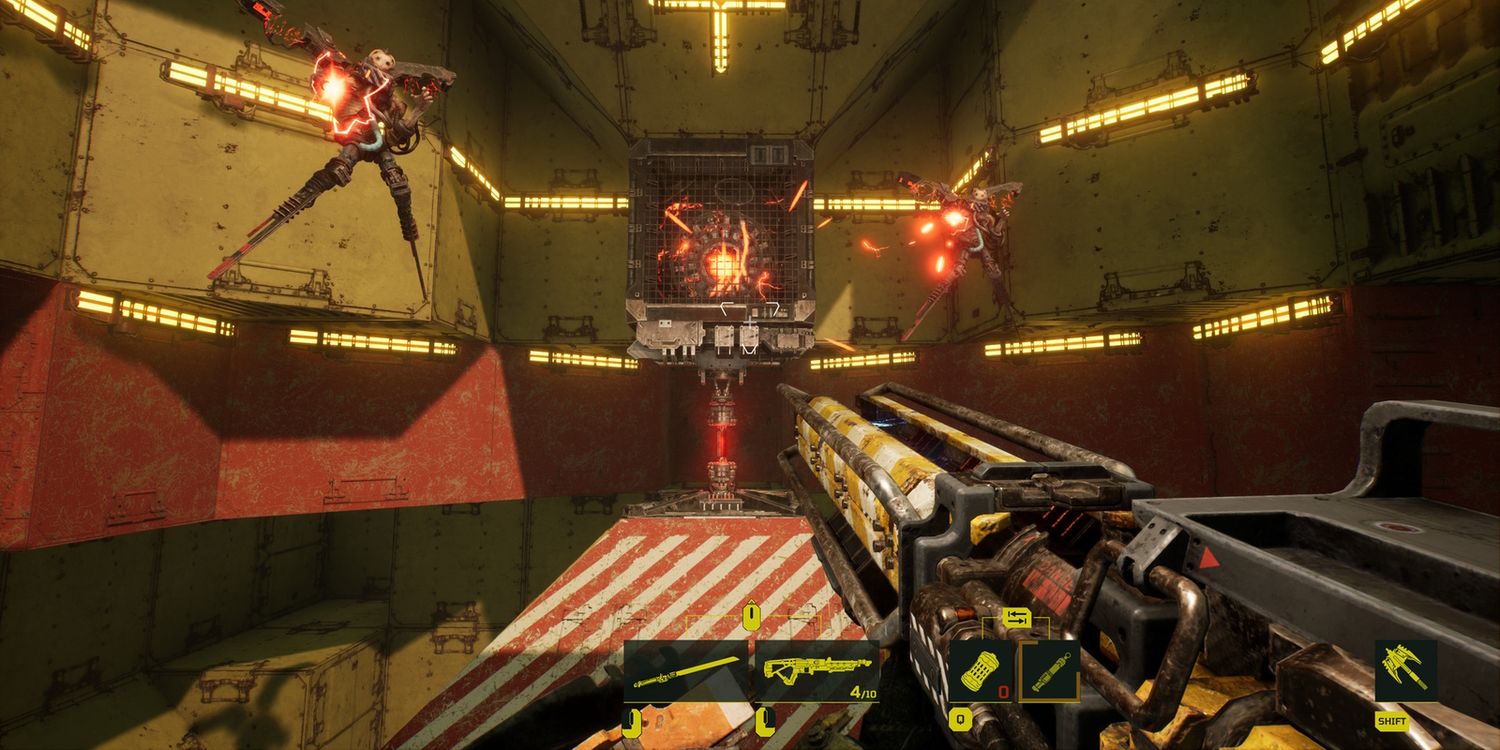Select the sword melee weapon slot
Viewport: 1500px width, 750px height.
tap(685, 671)
